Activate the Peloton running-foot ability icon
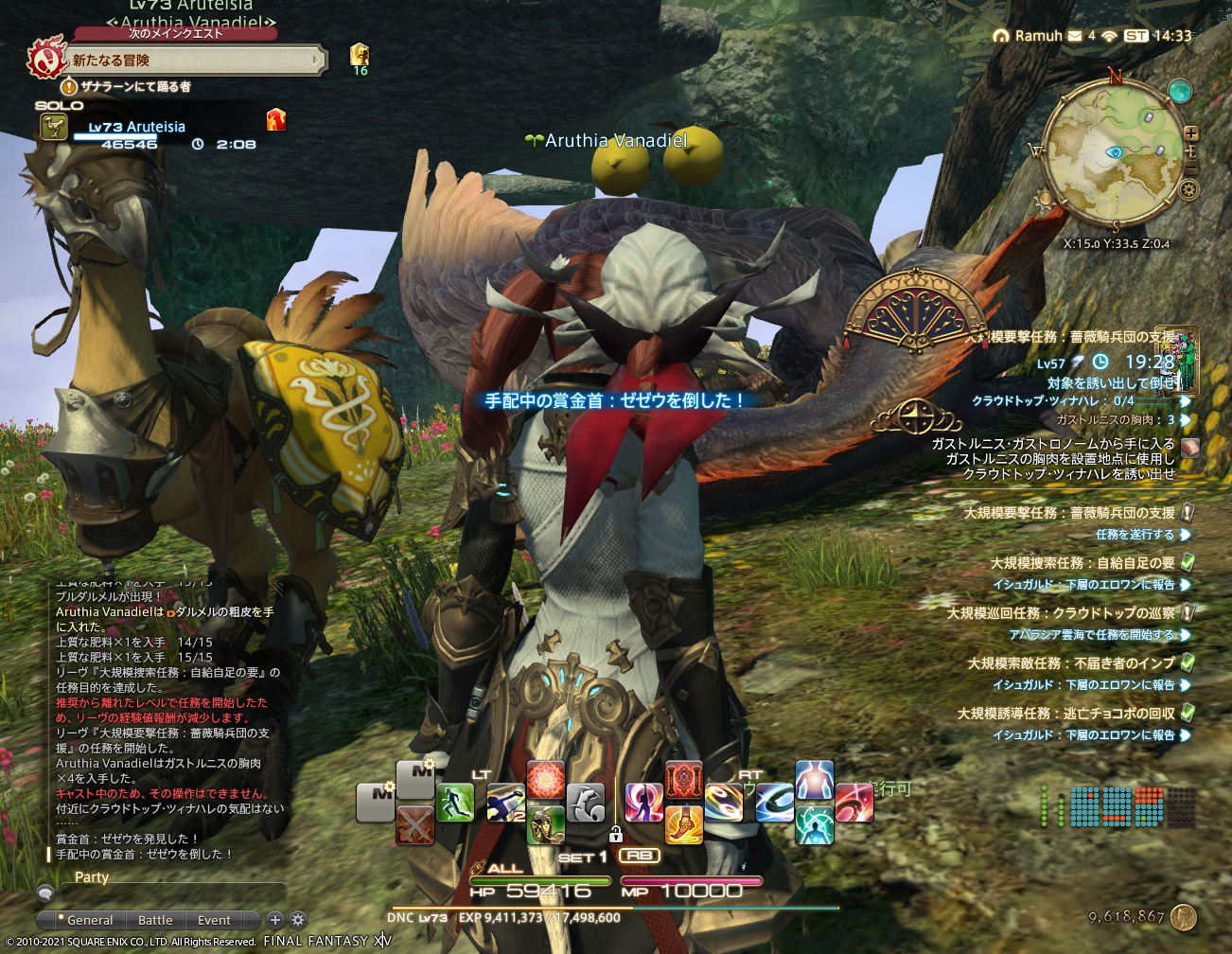This screenshot has height=954, width=1232. 683,826
